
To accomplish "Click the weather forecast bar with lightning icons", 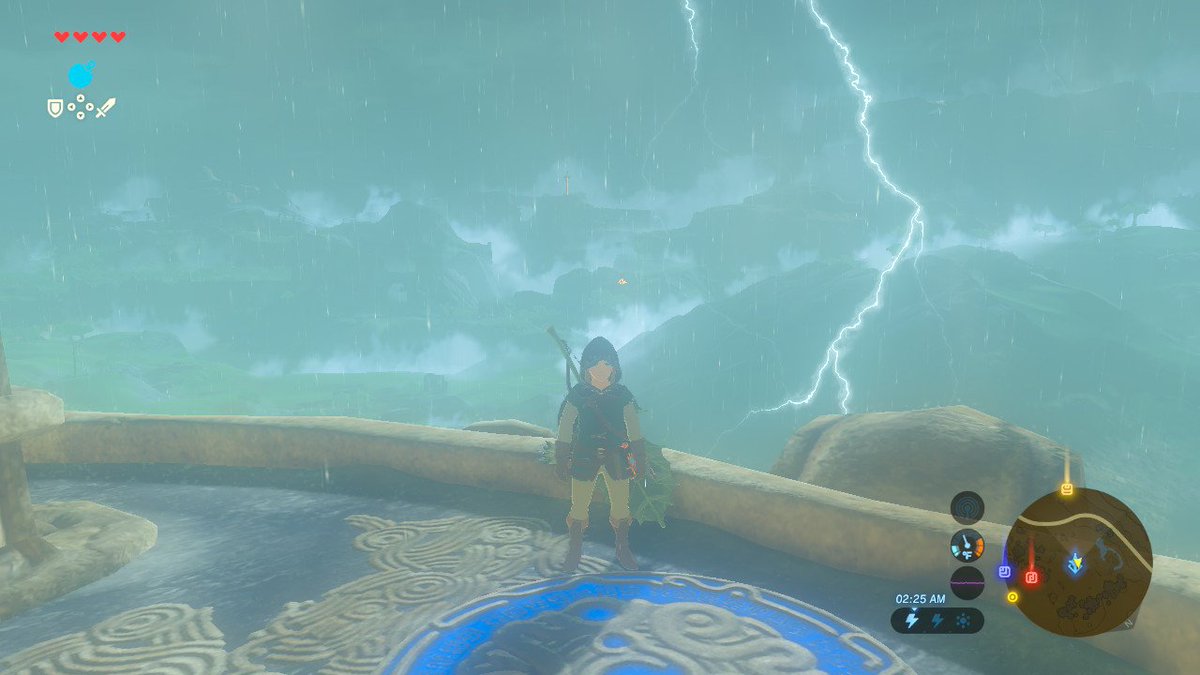I will 937,620.
